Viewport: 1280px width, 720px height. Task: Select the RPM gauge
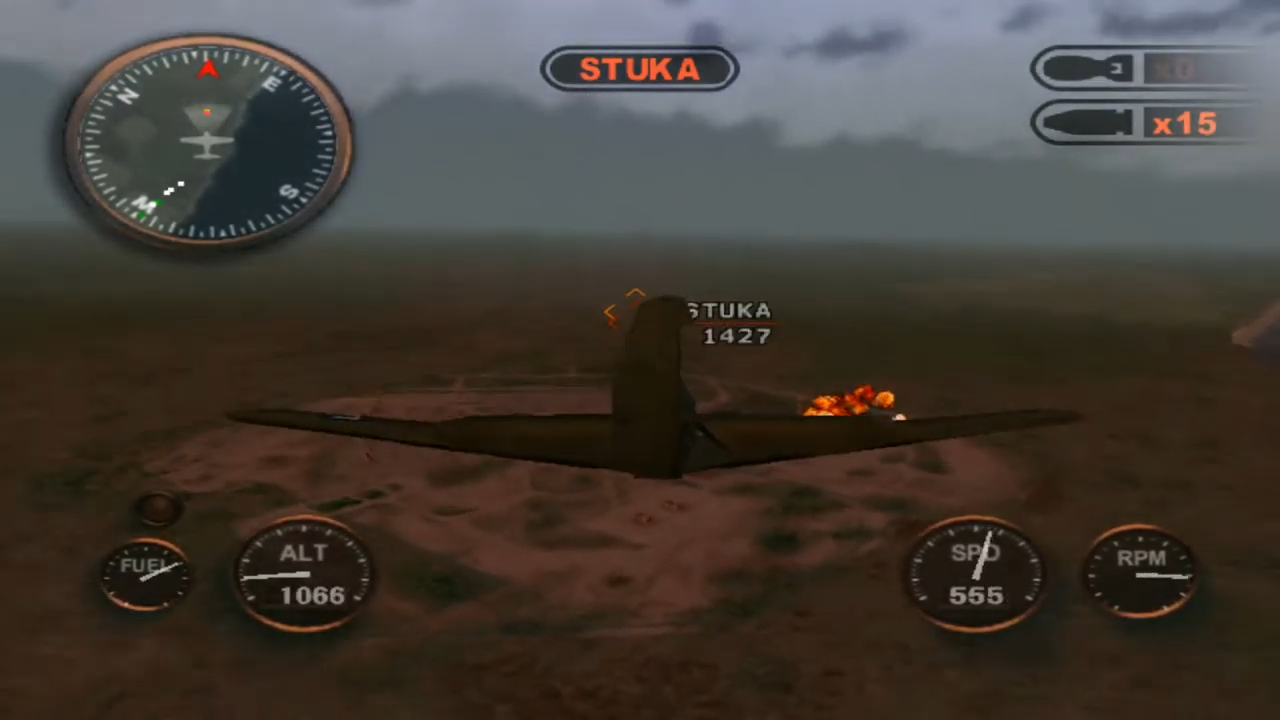point(1143,570)
